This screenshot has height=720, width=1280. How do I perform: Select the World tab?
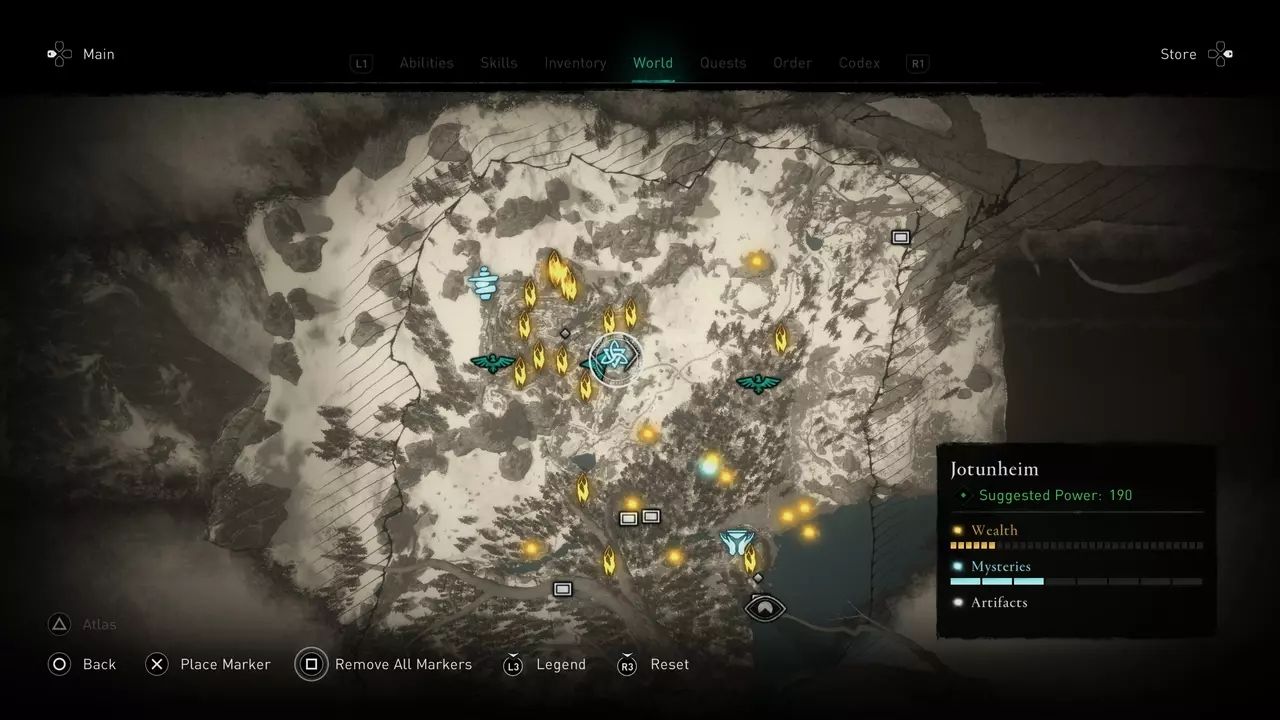(x=652, y=63)
